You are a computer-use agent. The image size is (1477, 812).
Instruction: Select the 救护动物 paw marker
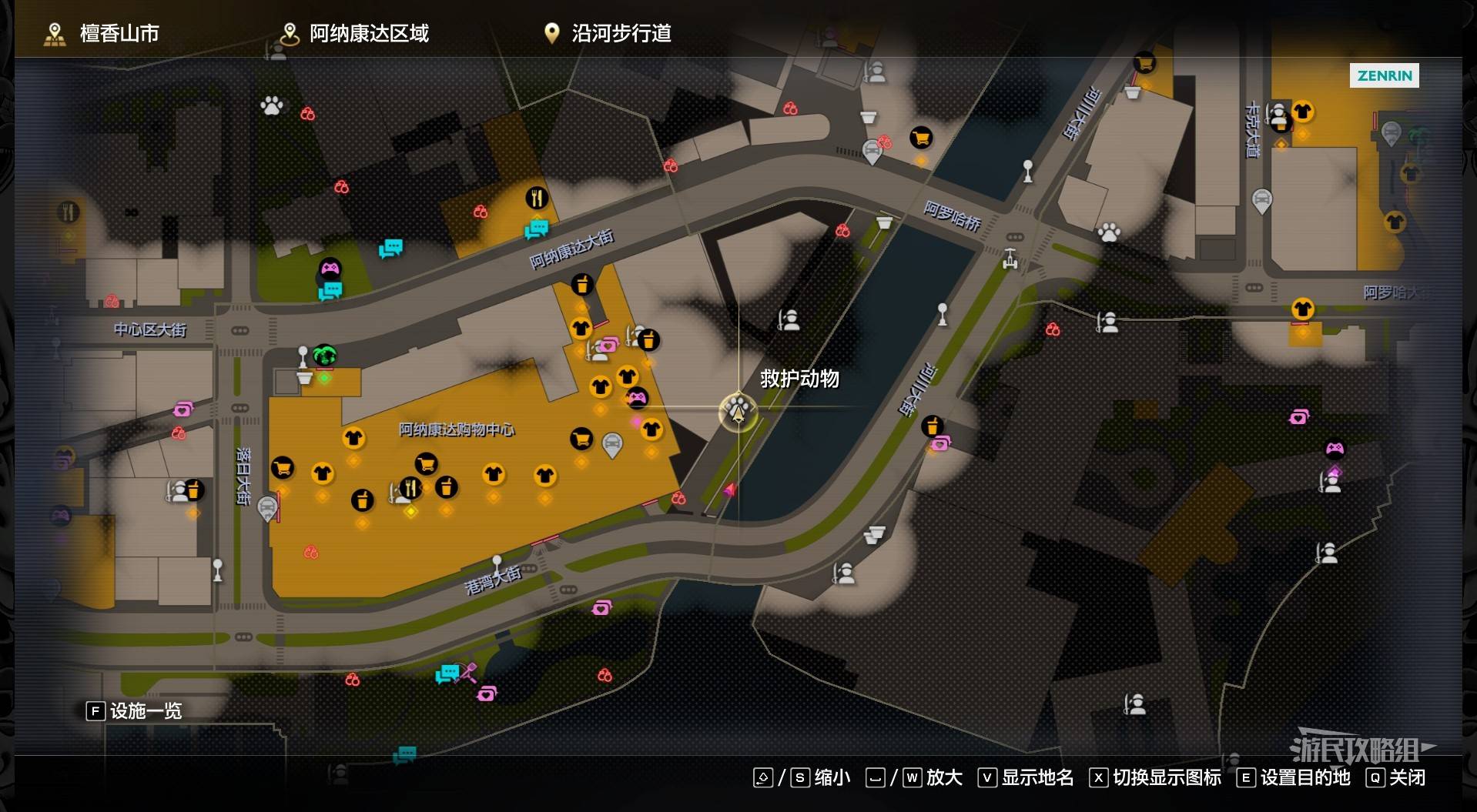738,410
